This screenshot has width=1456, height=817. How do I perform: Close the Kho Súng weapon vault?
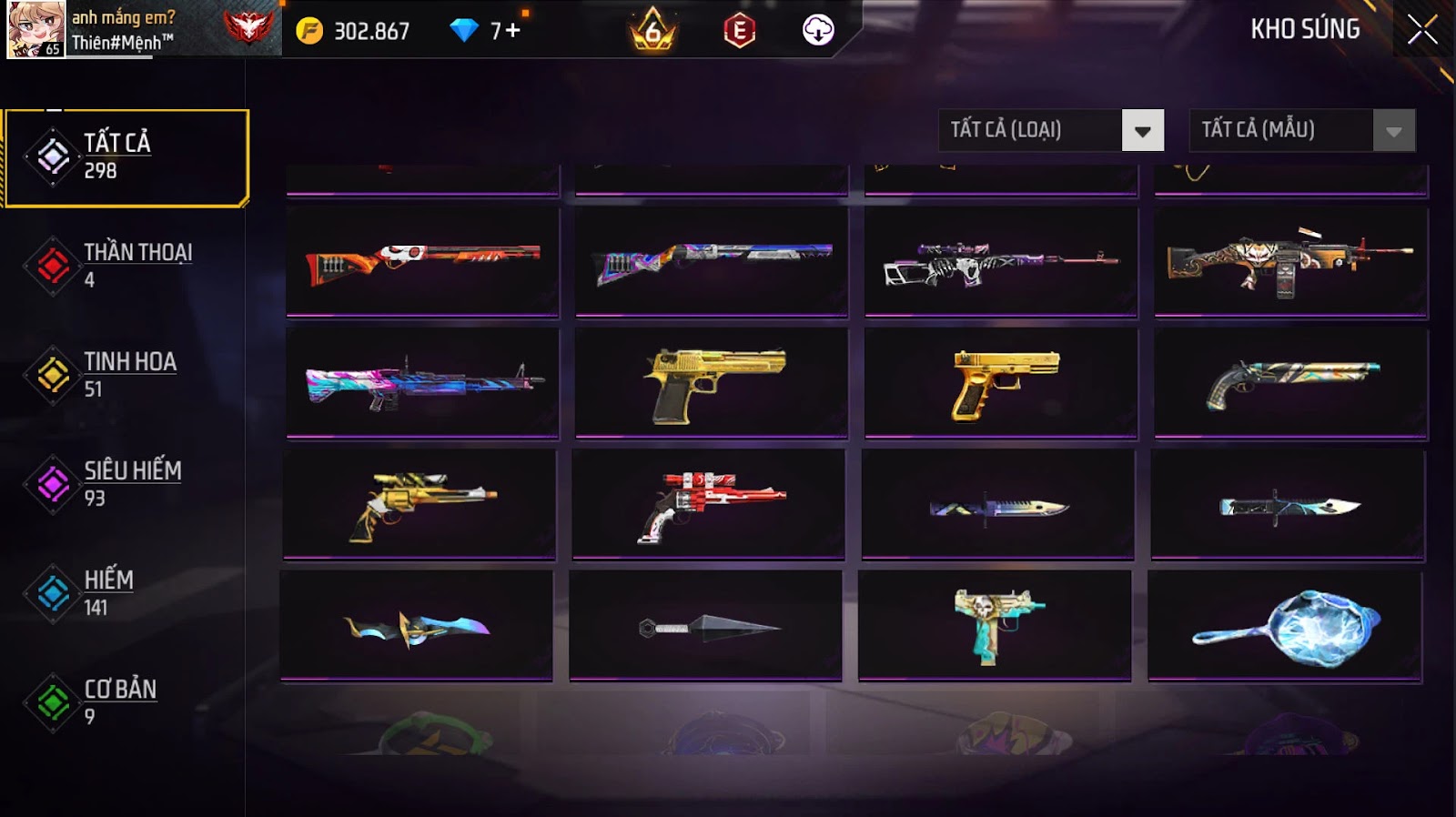[1421, 30]
